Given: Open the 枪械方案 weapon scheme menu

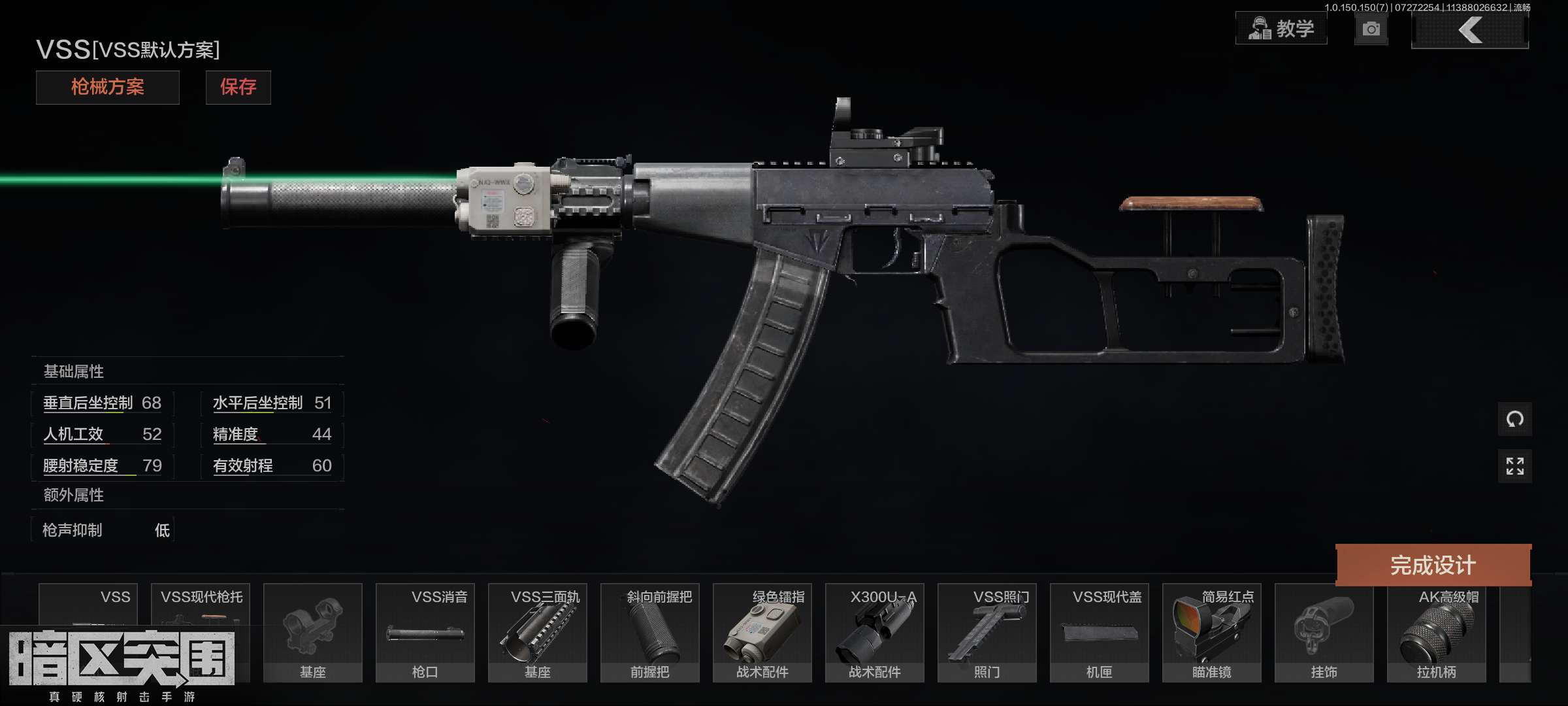Looking at the screenshot, I should click(107, 87).
